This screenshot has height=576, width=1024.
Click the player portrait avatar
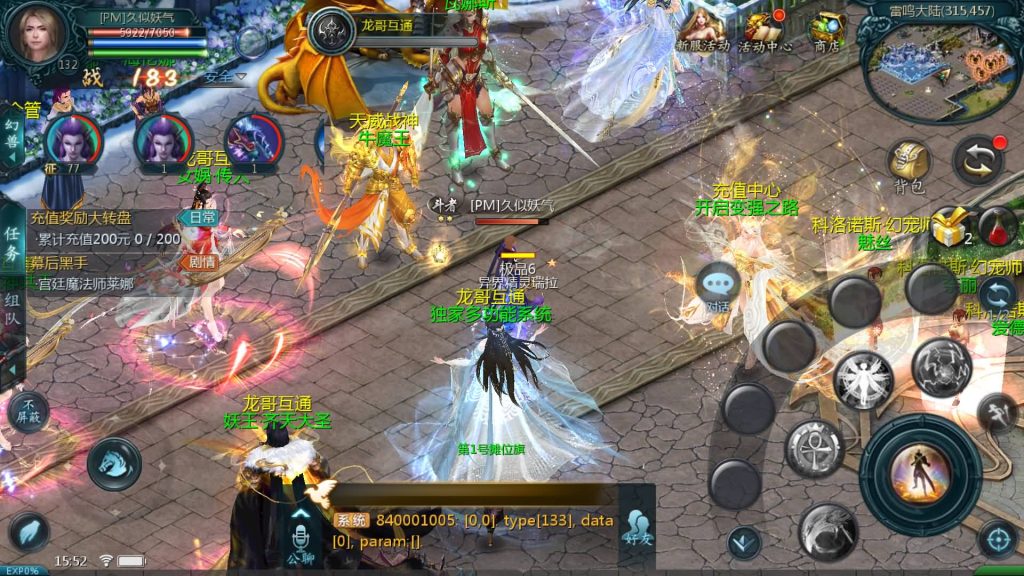click(37, 33)
